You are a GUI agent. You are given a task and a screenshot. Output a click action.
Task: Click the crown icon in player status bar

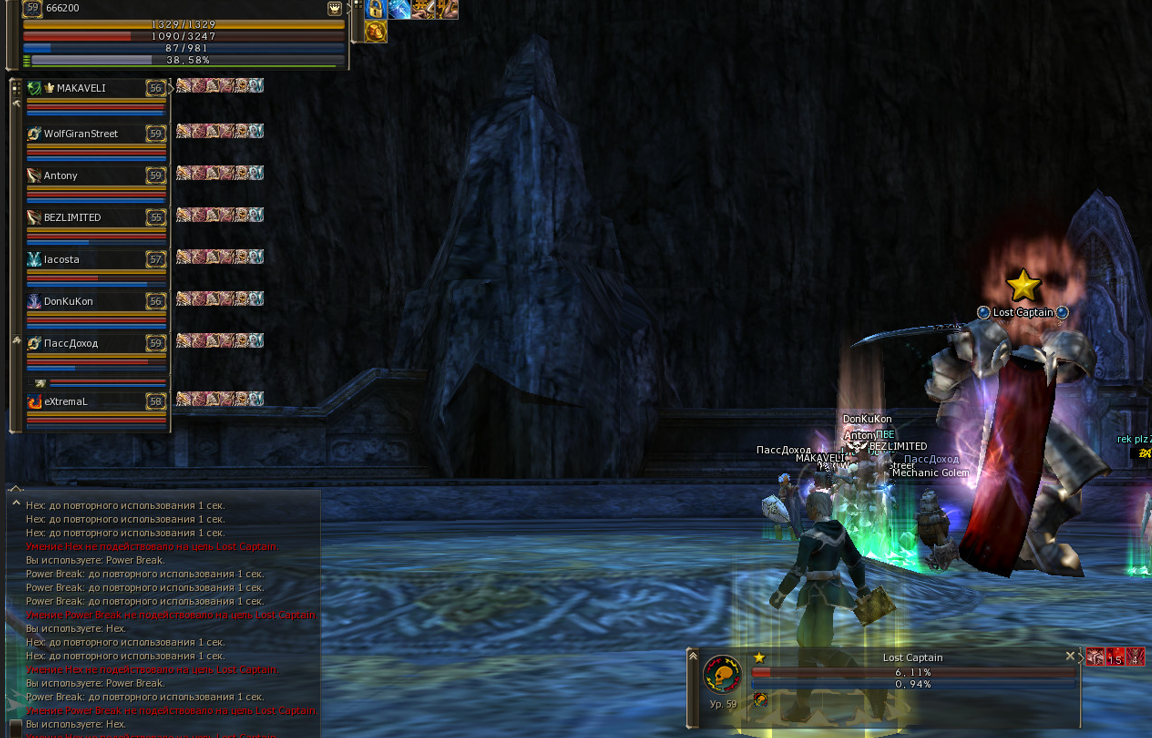tap(334, 8)
